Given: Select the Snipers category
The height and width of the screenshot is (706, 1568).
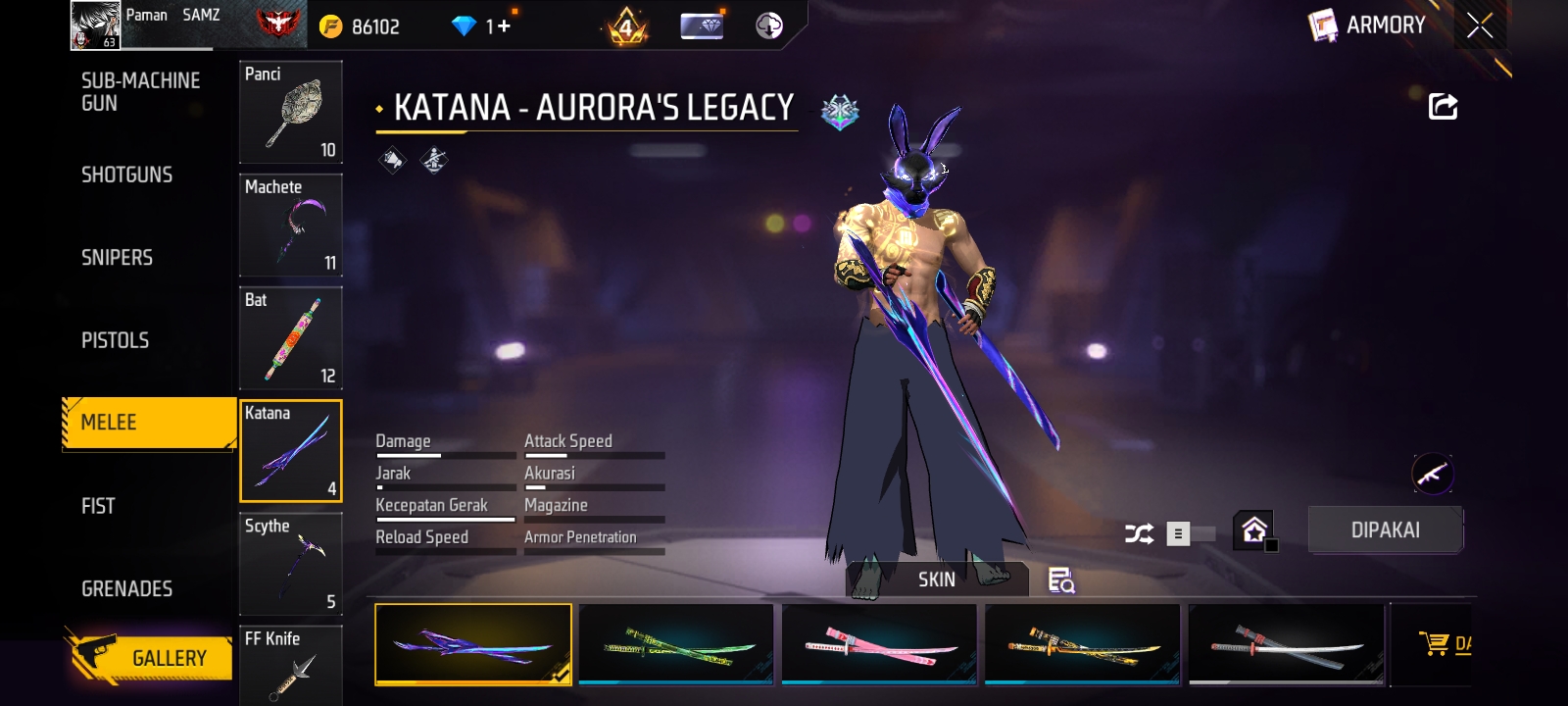Looking at the screenshot, I should [x=118, y=257].
